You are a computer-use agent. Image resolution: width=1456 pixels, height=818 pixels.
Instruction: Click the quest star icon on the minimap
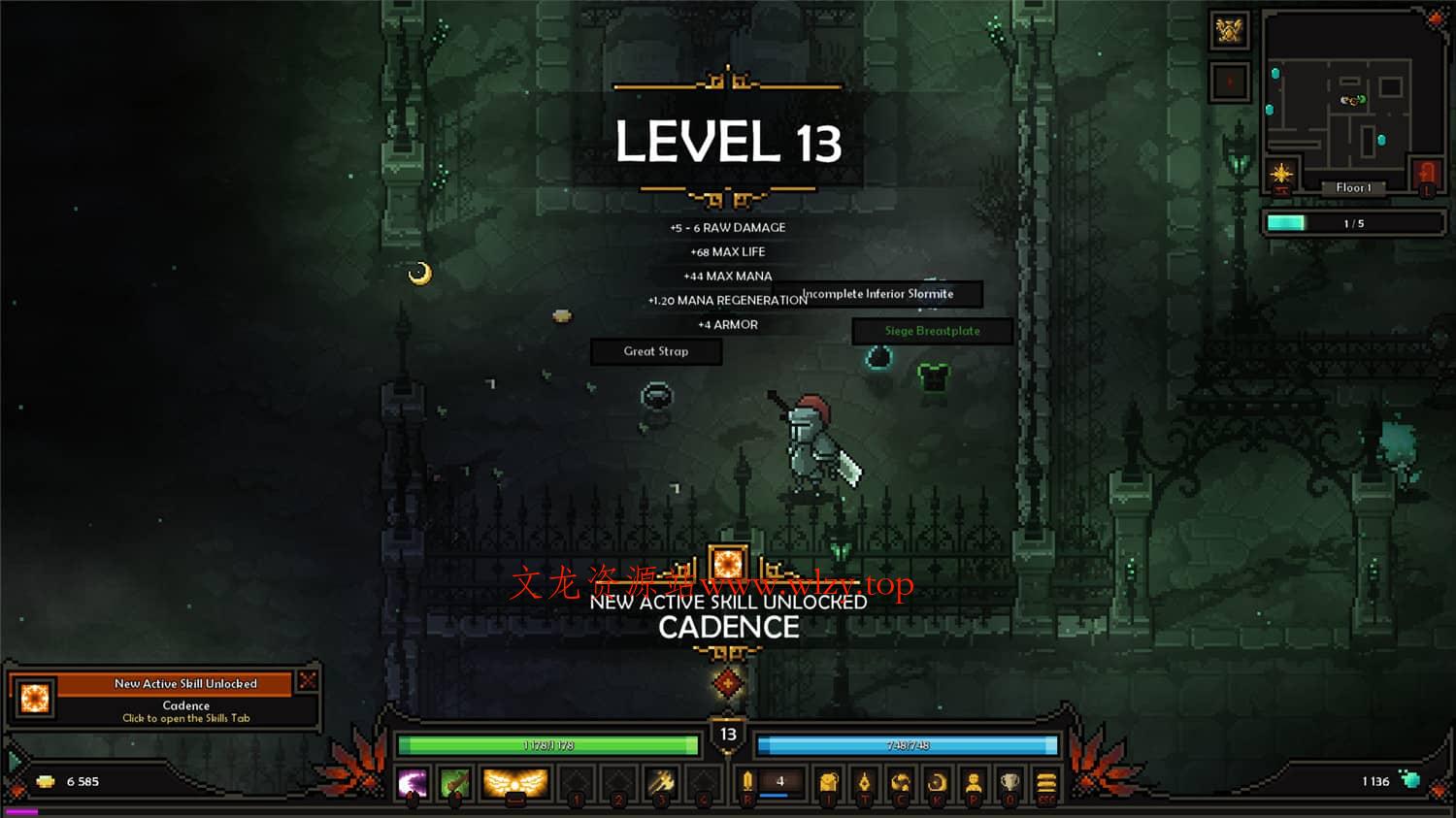click(x=1281, y=173)
